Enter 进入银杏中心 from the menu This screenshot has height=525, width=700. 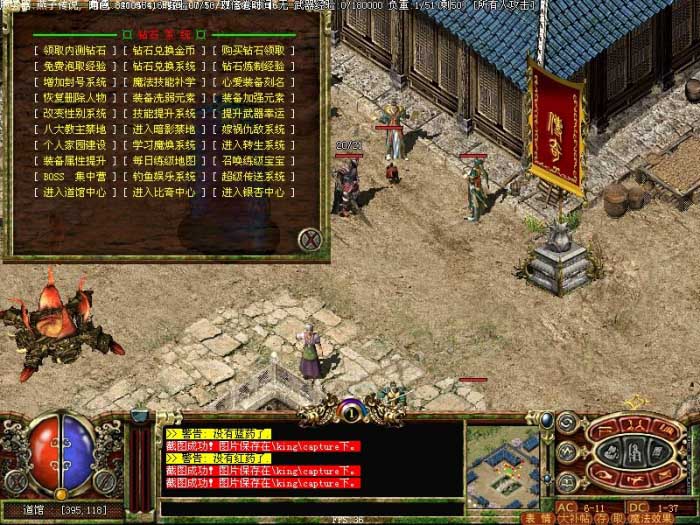point(253,193)
